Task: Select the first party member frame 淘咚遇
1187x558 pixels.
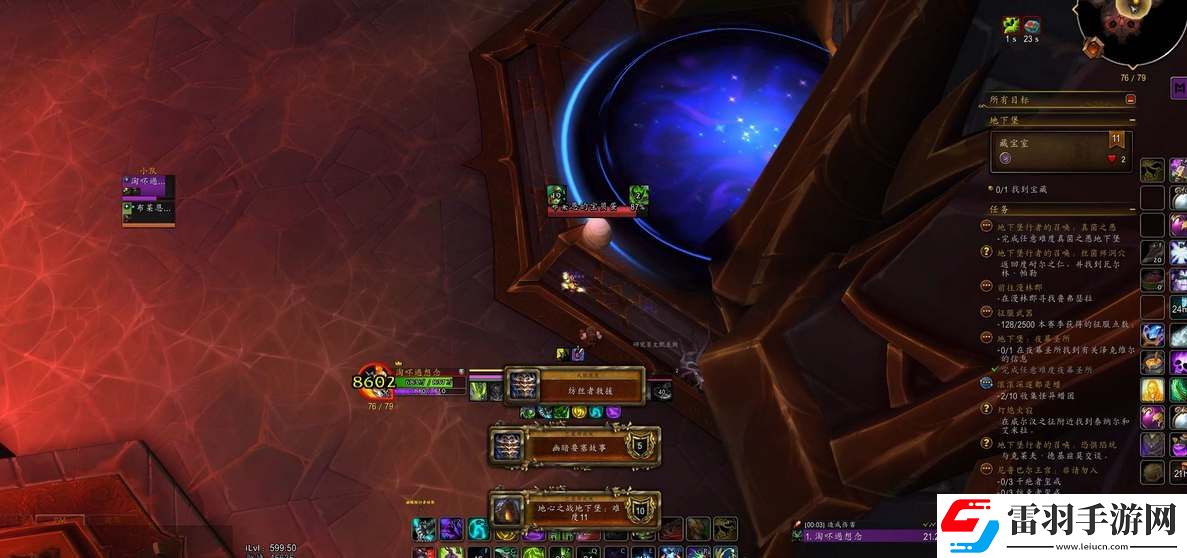Action: (148, 183)
